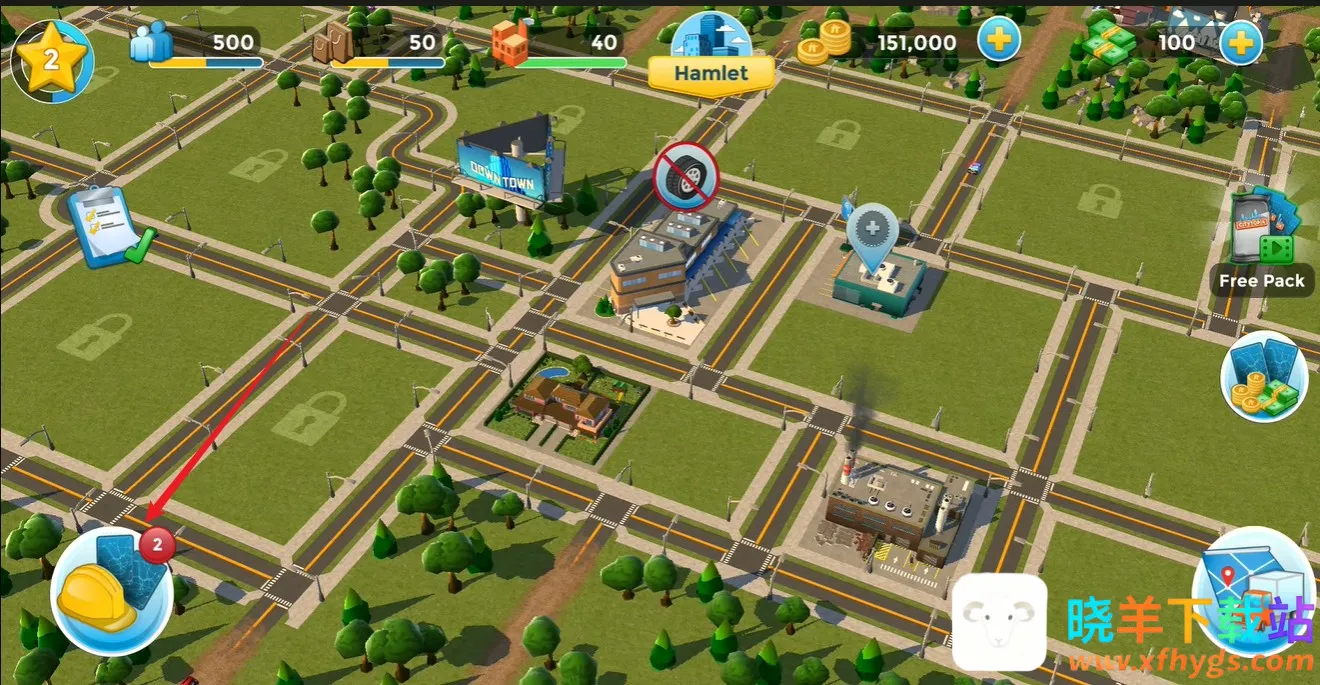Add more gold coins with plus button
Viewport: 1320px width, 685px height.
pos(997,42)
